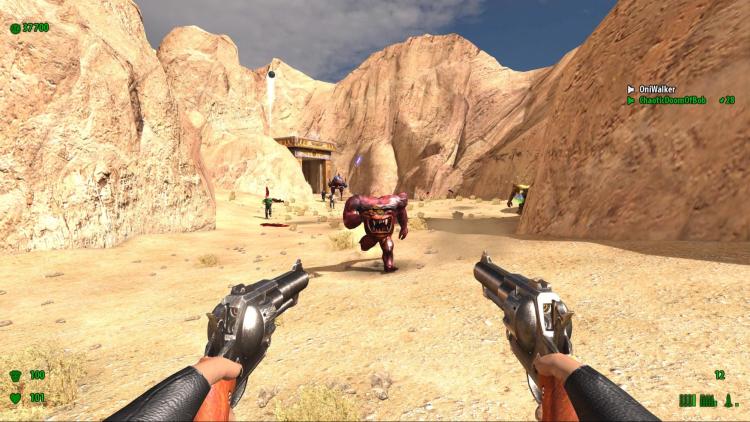This screenshot has width=750, height=422.
Task: Select ChaoticDoomOfBob in the player list
Action: point(672,100)
